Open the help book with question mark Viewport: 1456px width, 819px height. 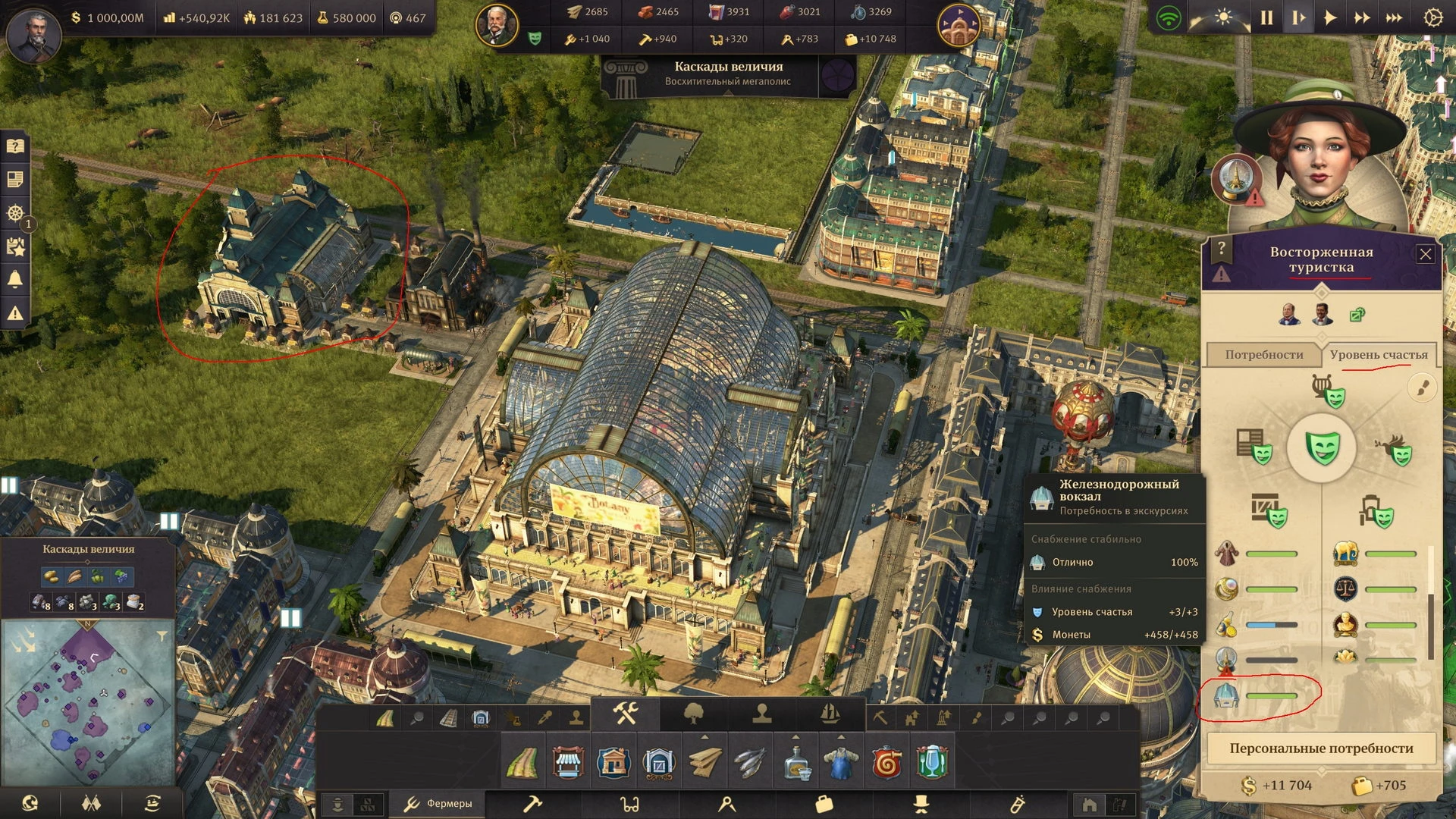tap(15, 146)
